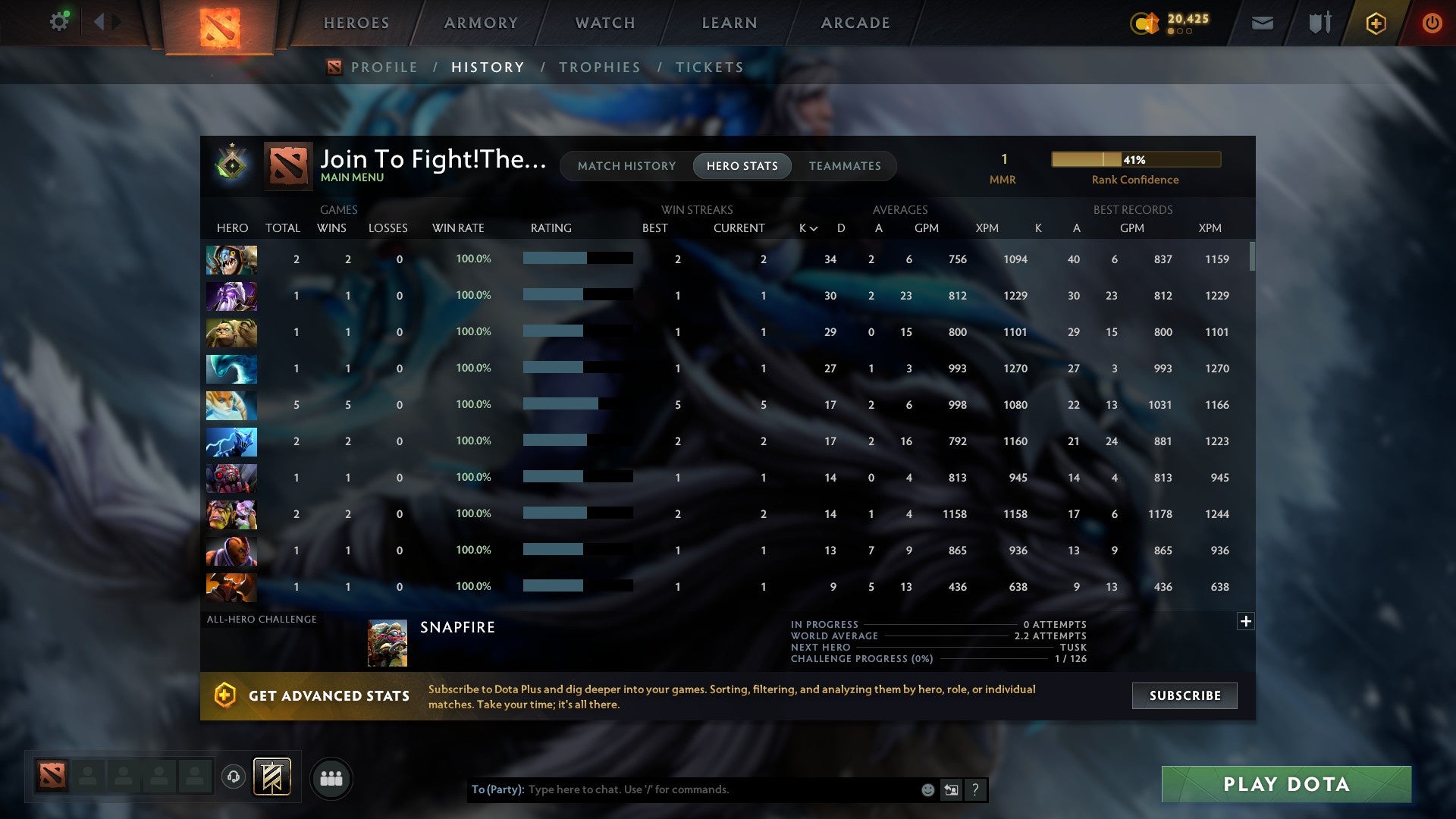
Task: Toggle voice chat with the headset icon
Action: 233,775
